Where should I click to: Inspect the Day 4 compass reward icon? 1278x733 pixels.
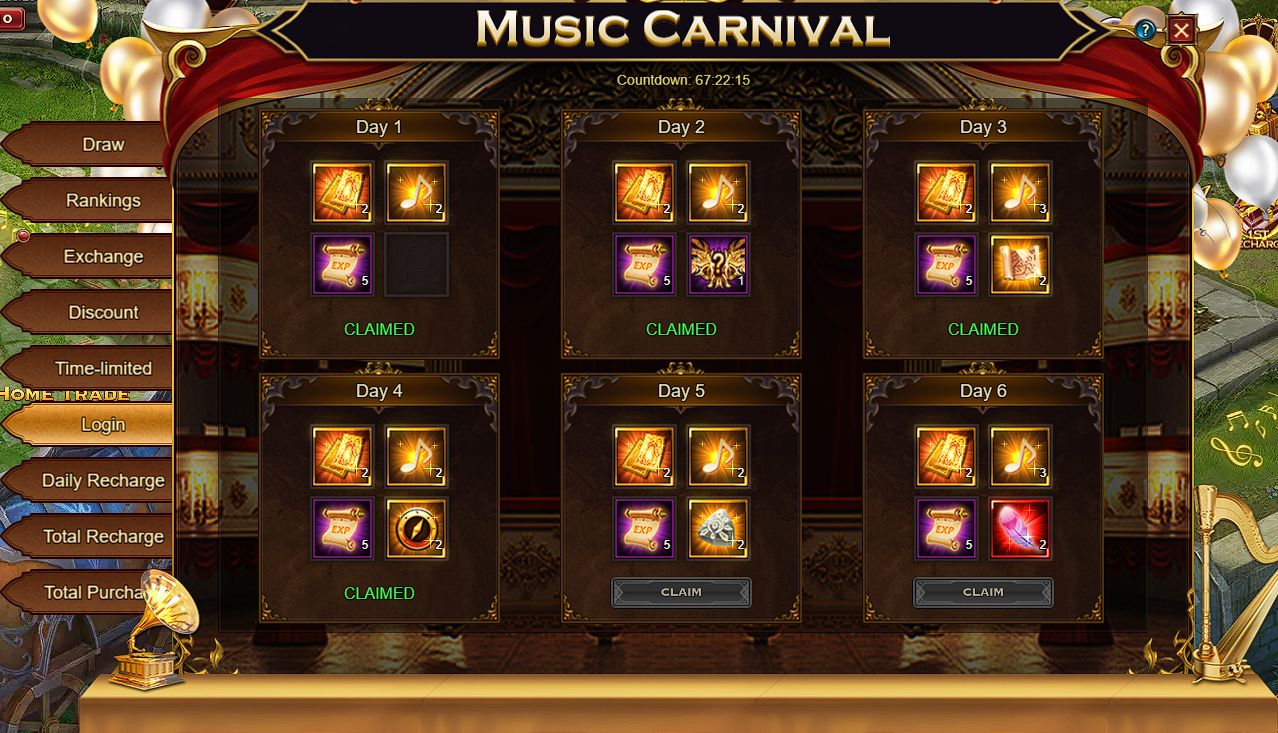[x=416, y=529]
